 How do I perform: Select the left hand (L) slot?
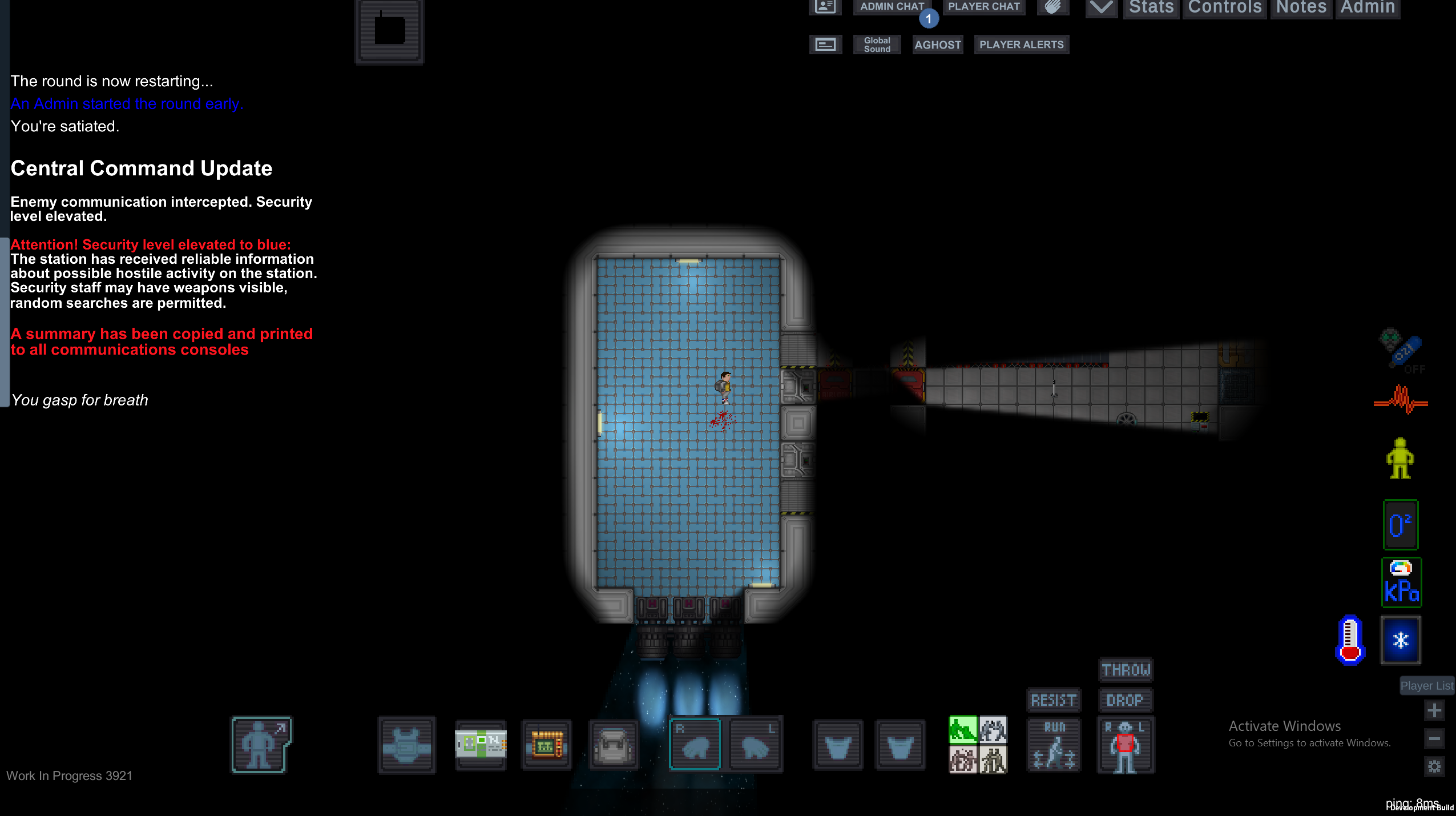(753, 744)
